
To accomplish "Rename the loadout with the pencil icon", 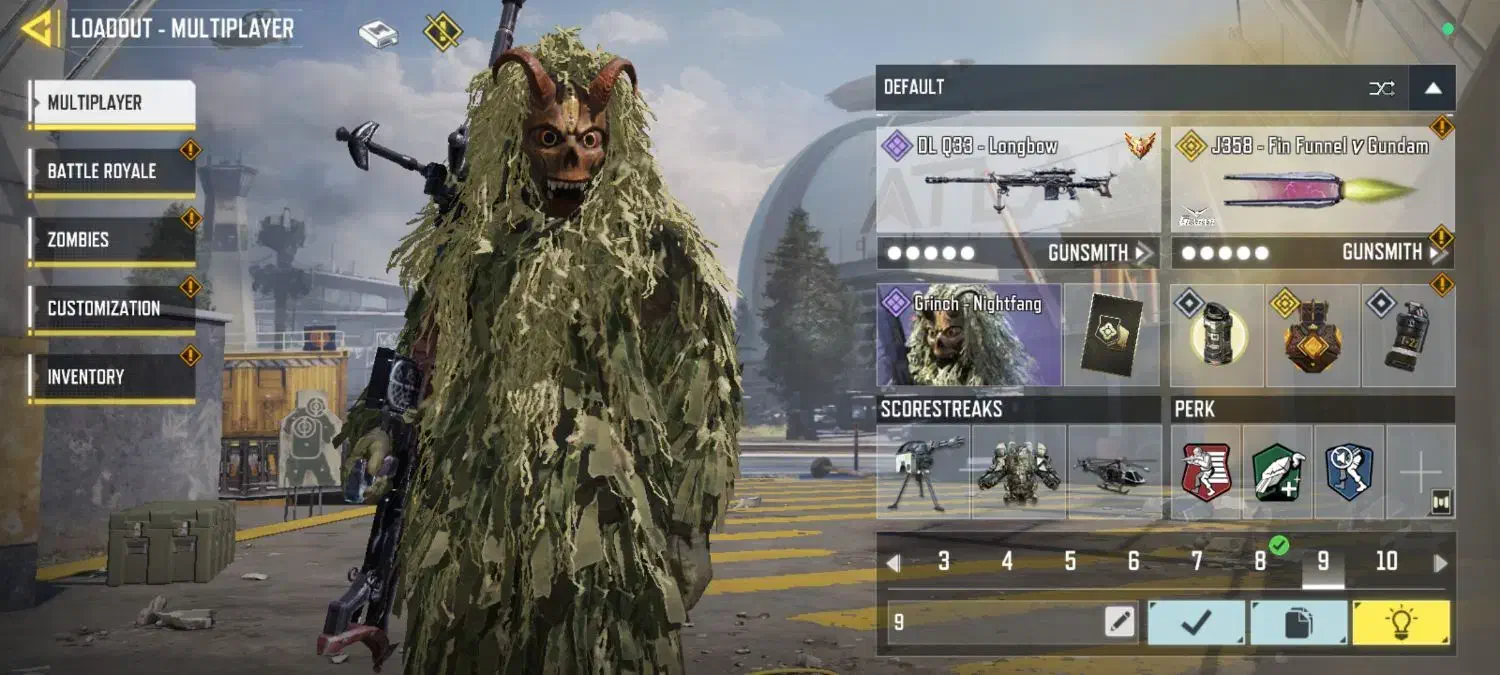I will (x=1120, y=622).
